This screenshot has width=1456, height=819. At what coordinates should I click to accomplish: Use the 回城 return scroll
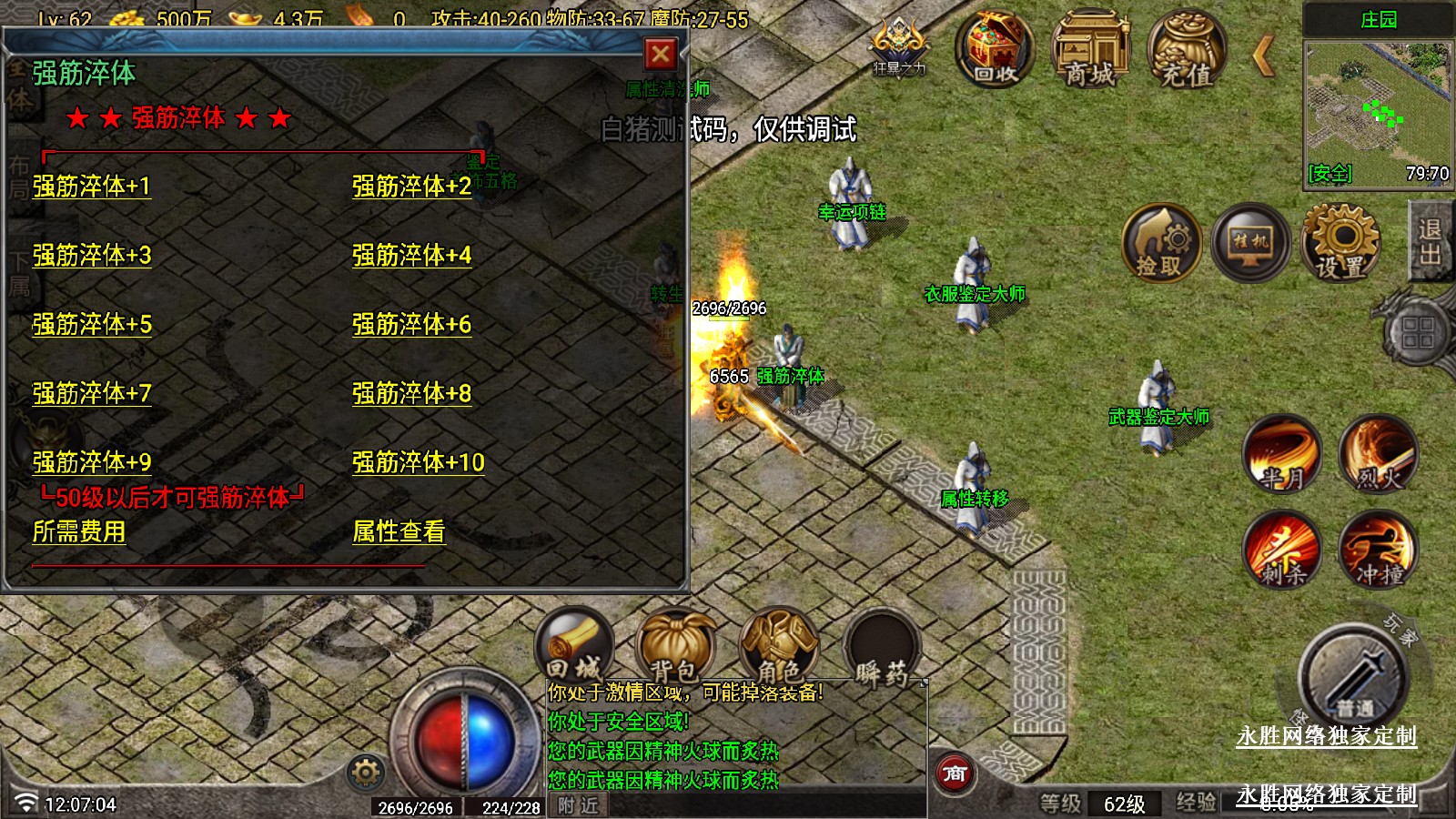[574, 648]
